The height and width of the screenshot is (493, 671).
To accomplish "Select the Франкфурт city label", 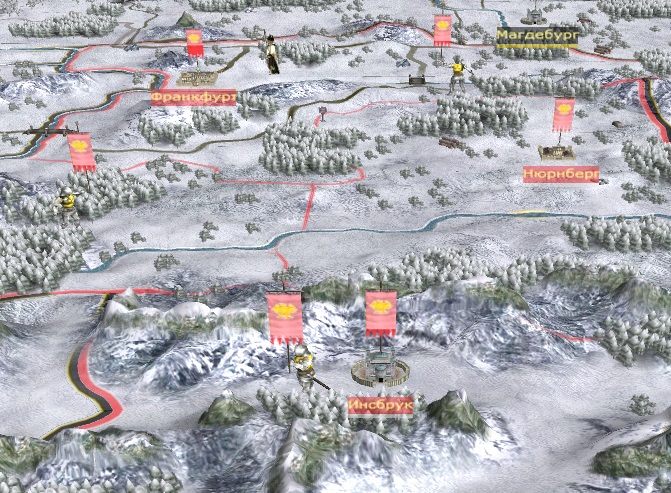I will click(193, 98).
